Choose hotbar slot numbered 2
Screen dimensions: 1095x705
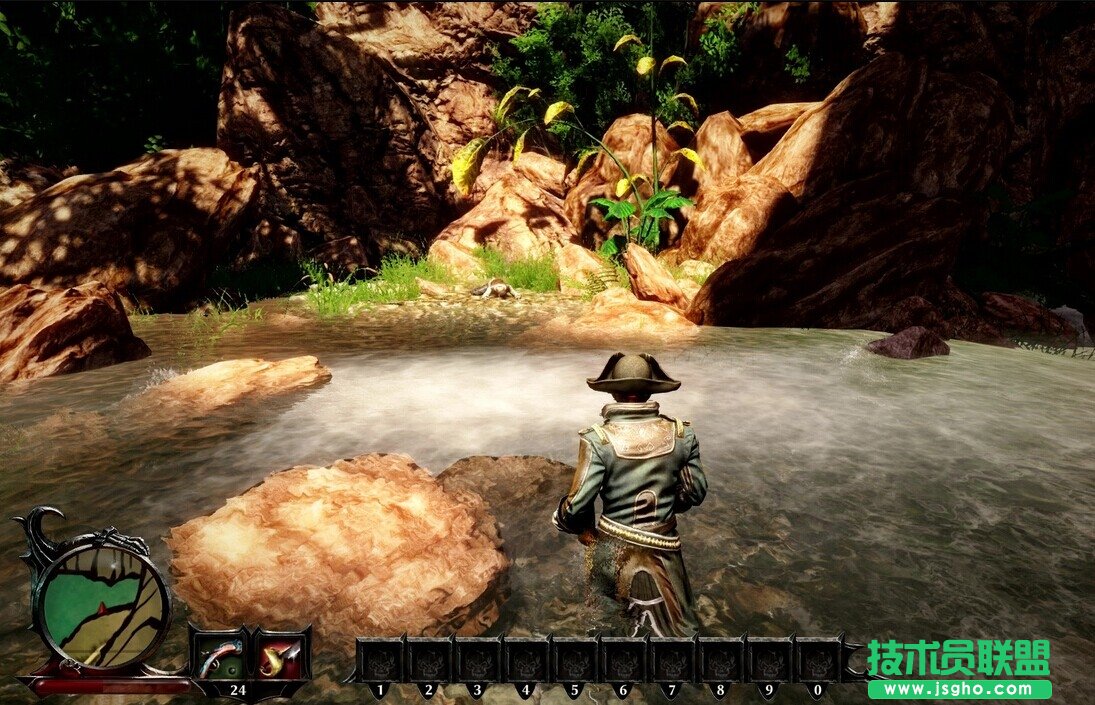[429, 660]
